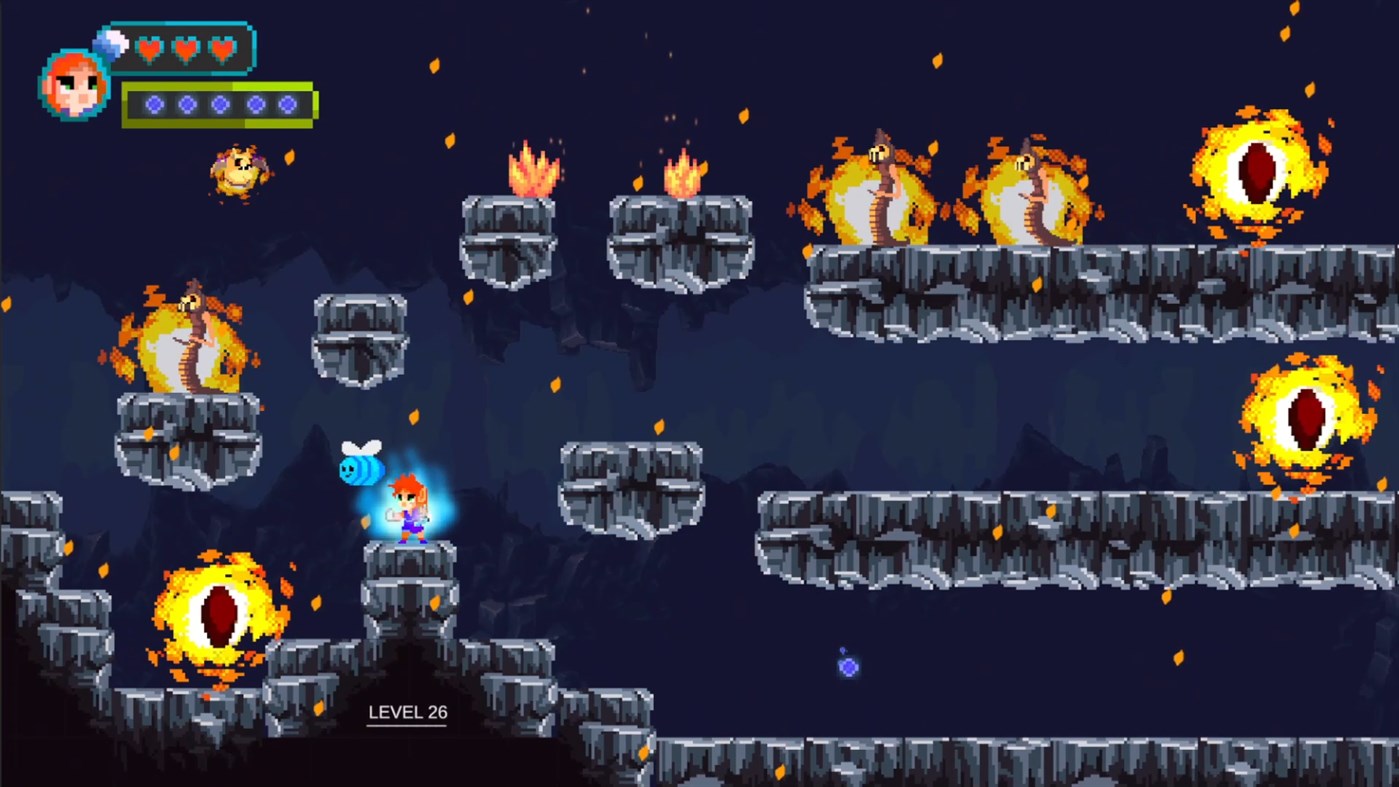Click the middle heart of the health display
This screenshot has height=787, width=1399.
pos(184,48)
